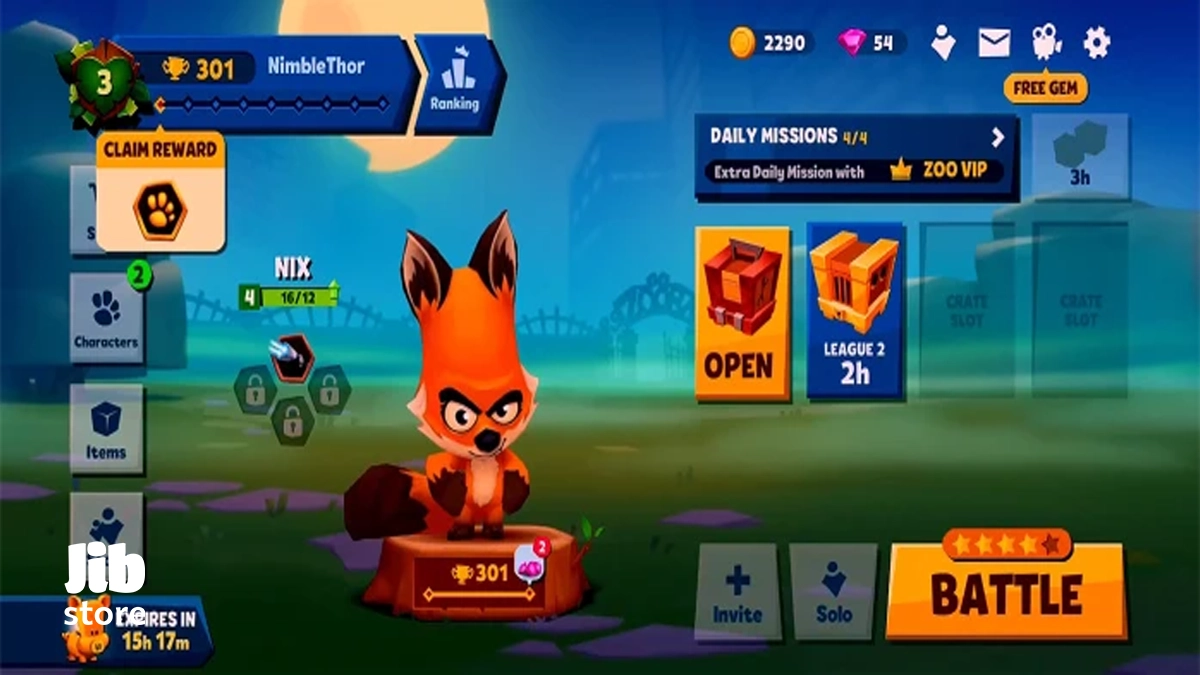Image resolution: width=1200 pixels, height=675 pixels.
Task: Open the expiring piggy bank offer
Action: coord(110,630)
